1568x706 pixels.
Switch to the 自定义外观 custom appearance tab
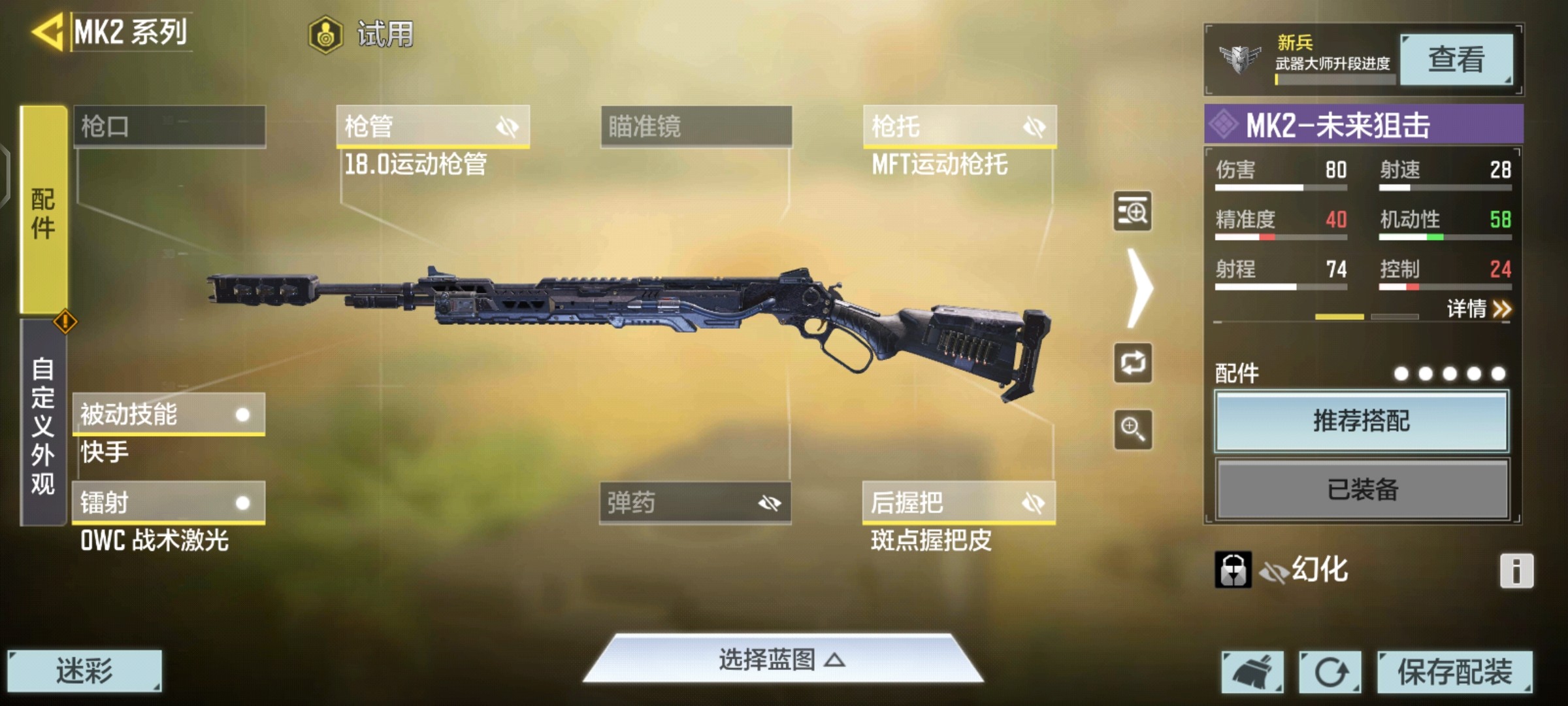tap(43, 424)
